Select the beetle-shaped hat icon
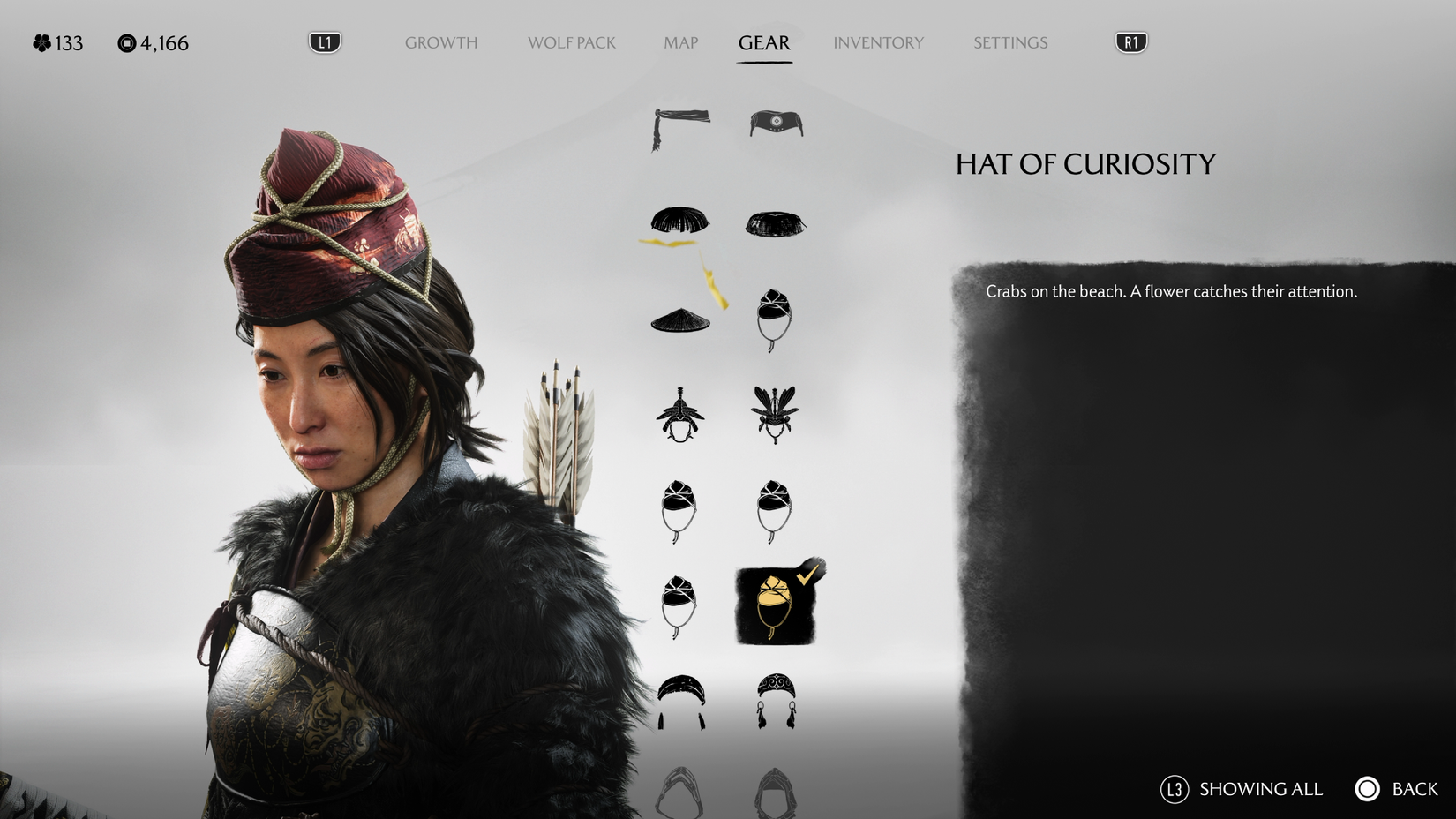Screen dimensions: 1456x819 [679, 415]
